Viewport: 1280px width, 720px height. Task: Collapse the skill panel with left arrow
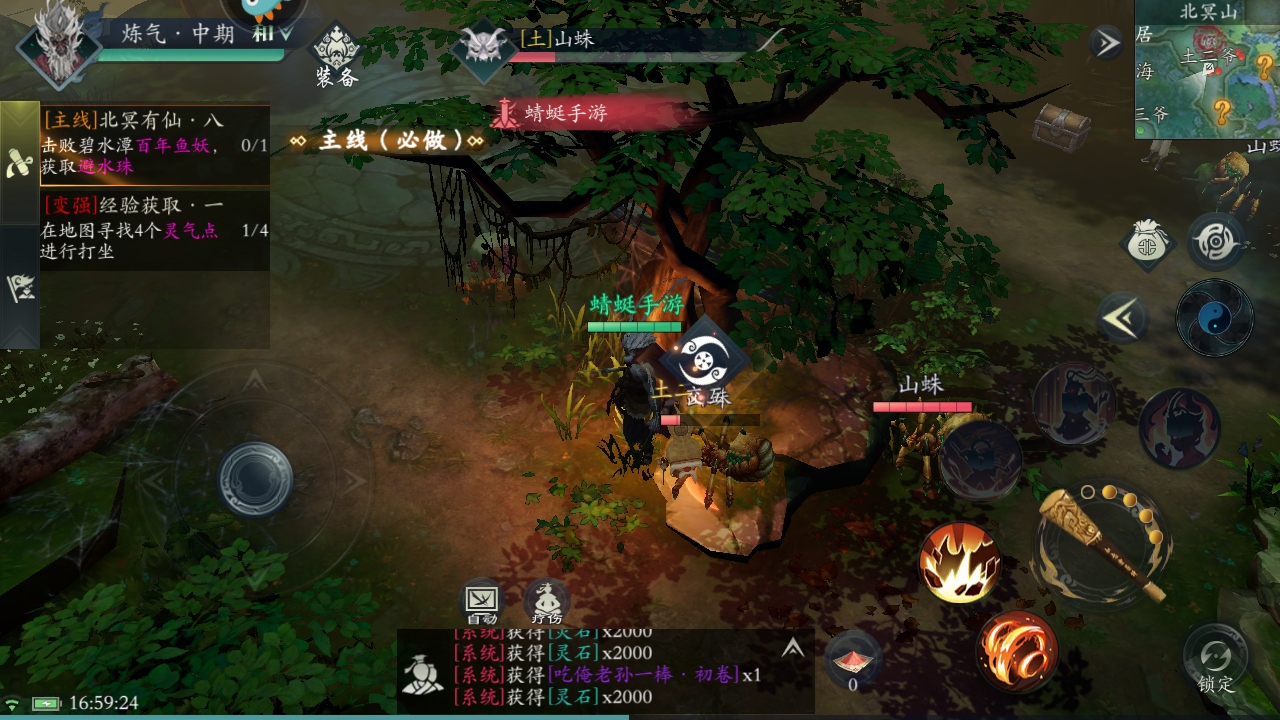coord(1122,318)
